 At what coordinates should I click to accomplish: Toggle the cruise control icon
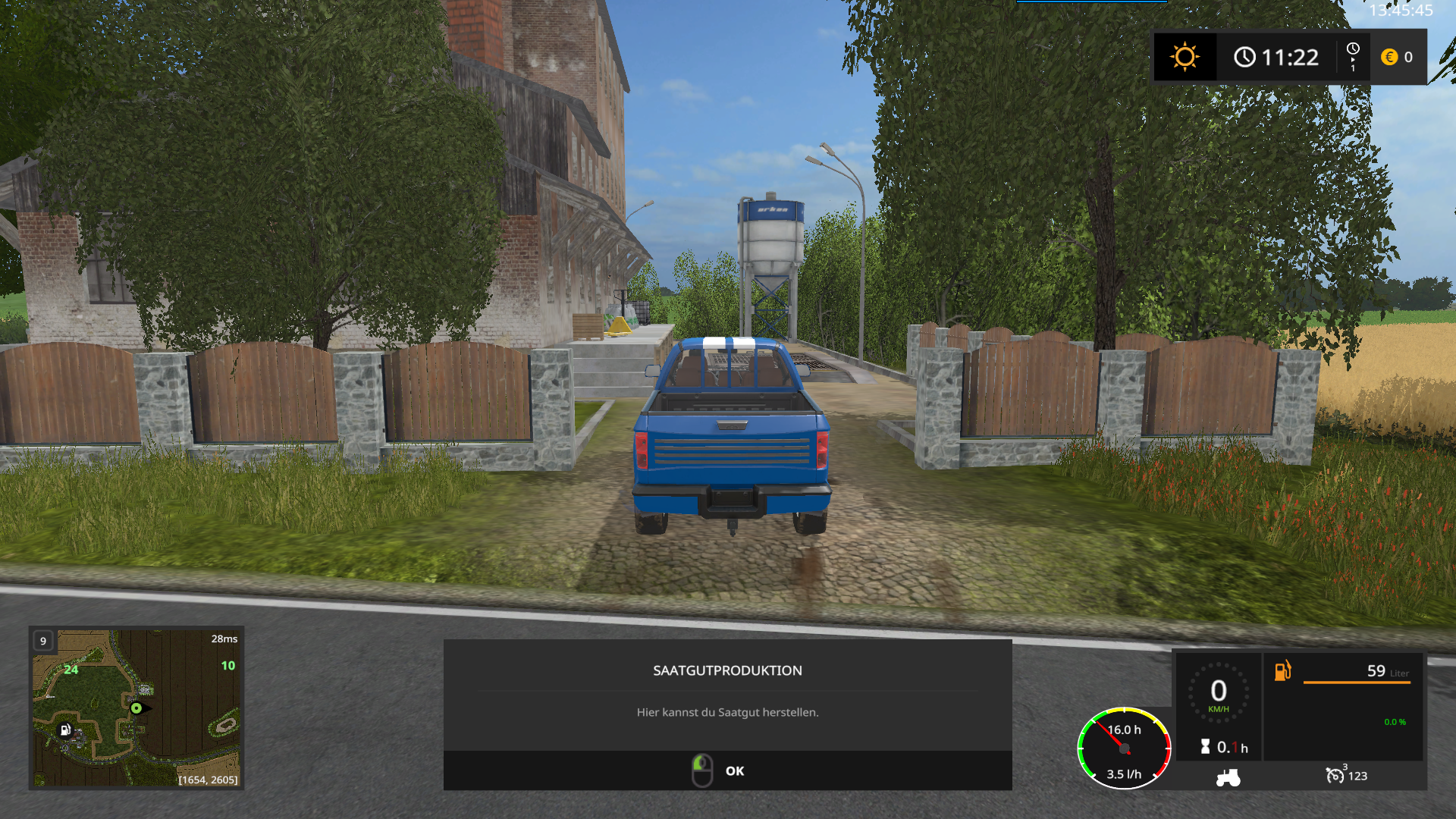1334,775
